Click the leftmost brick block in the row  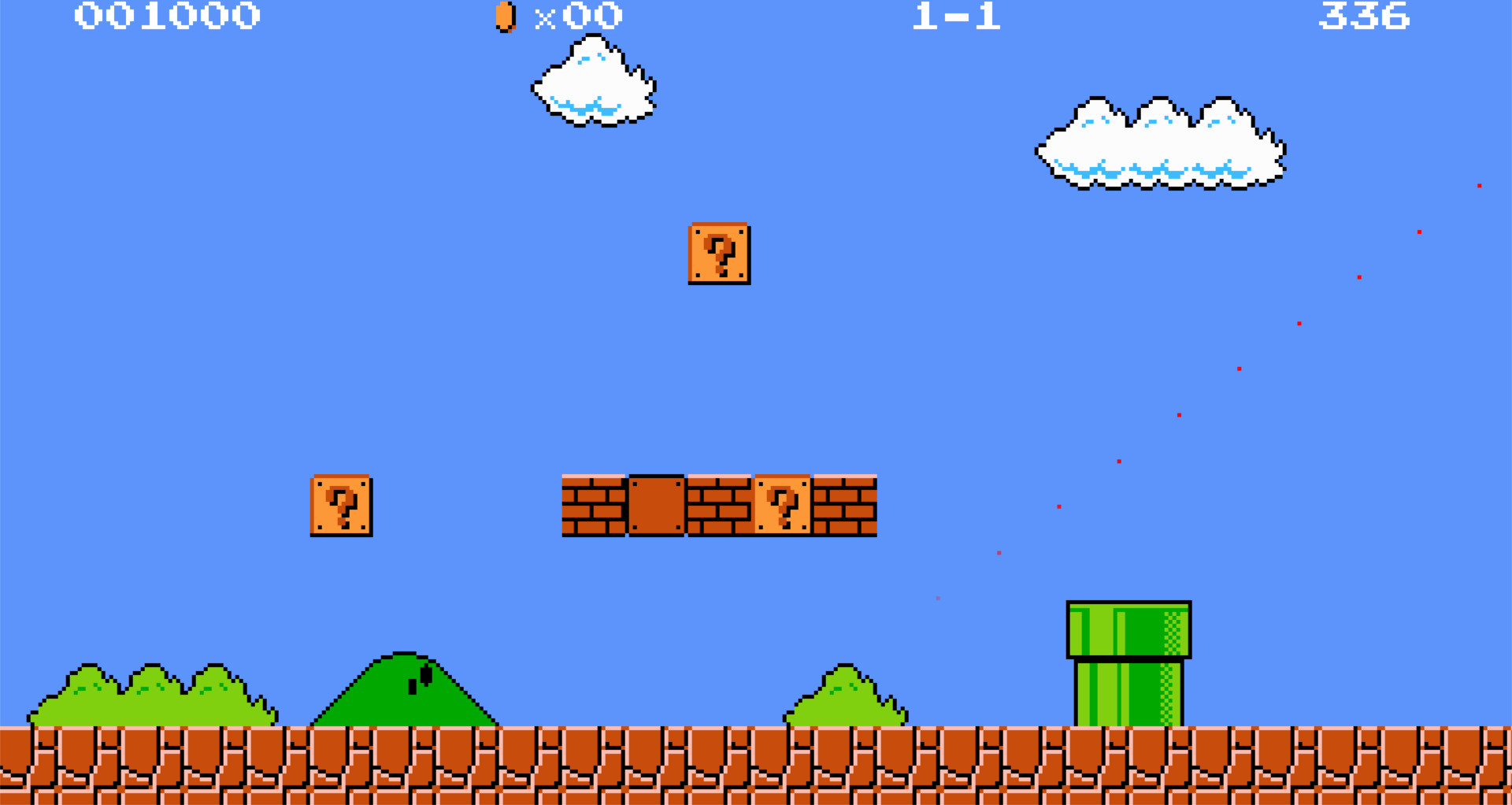pos(595,505)
